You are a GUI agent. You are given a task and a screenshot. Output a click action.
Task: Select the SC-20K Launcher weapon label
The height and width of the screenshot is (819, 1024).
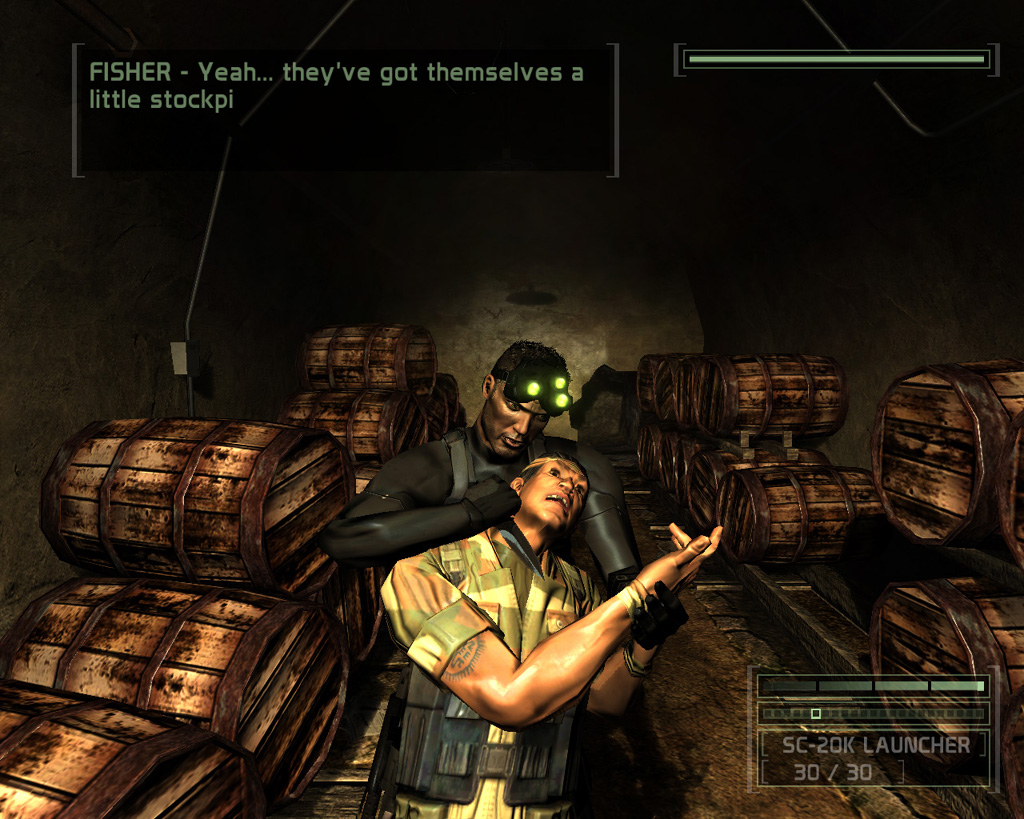coord(875,745)
